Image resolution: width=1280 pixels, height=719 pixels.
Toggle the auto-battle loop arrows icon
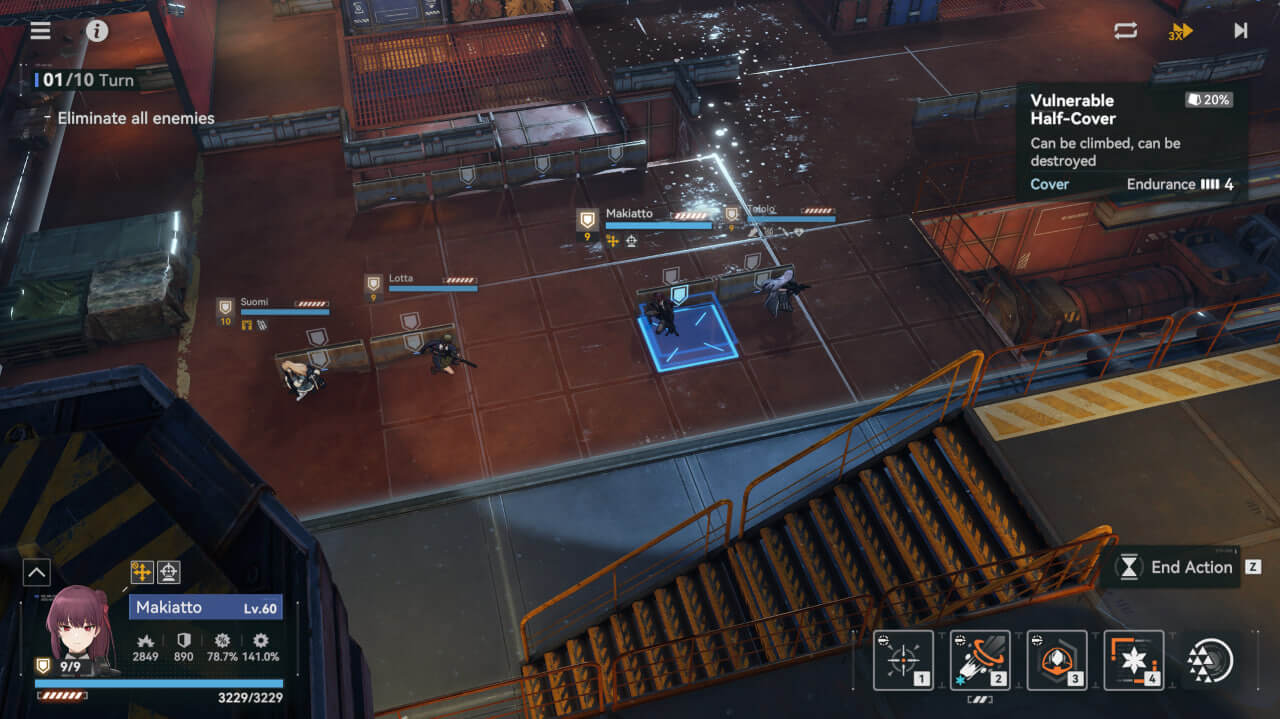[1126, 30]
